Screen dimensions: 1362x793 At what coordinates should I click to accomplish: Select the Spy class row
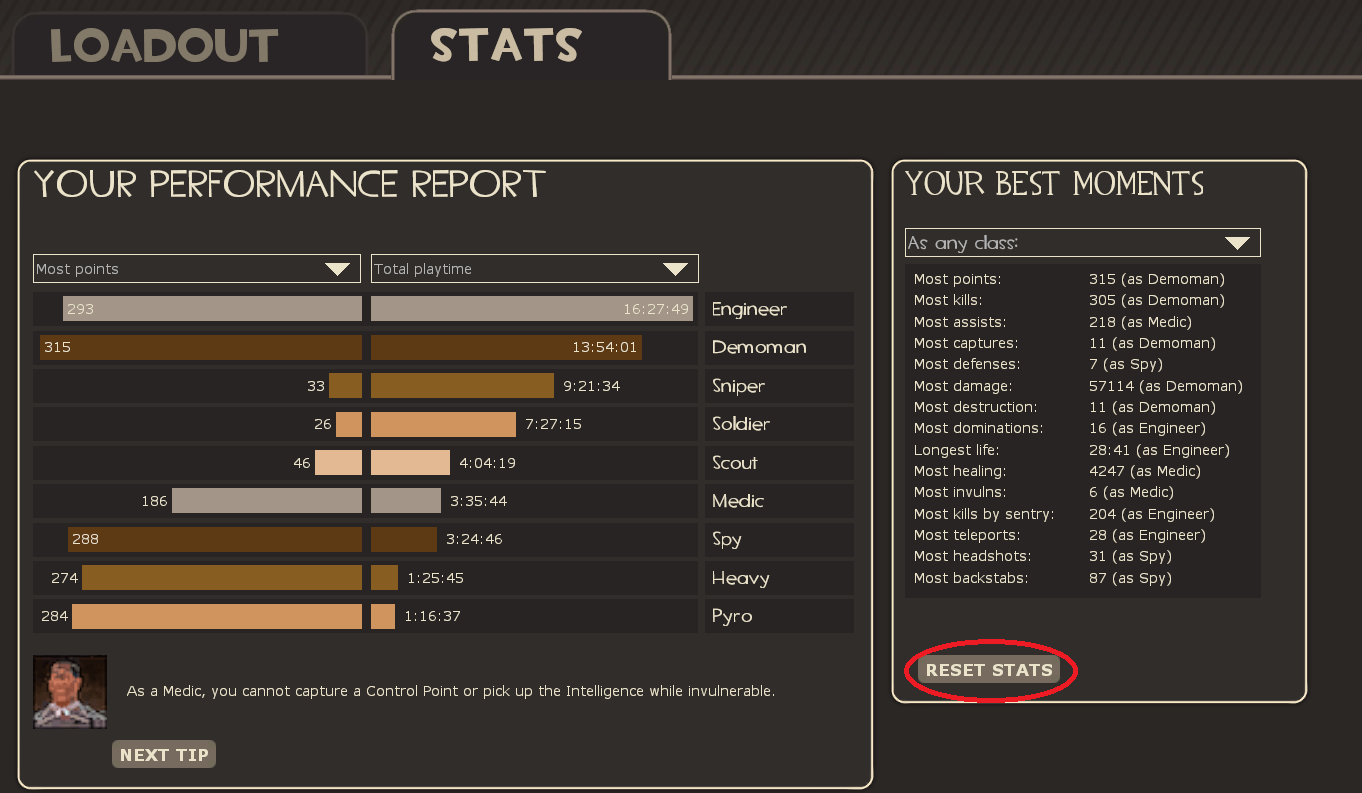click(x=778, y=539)
